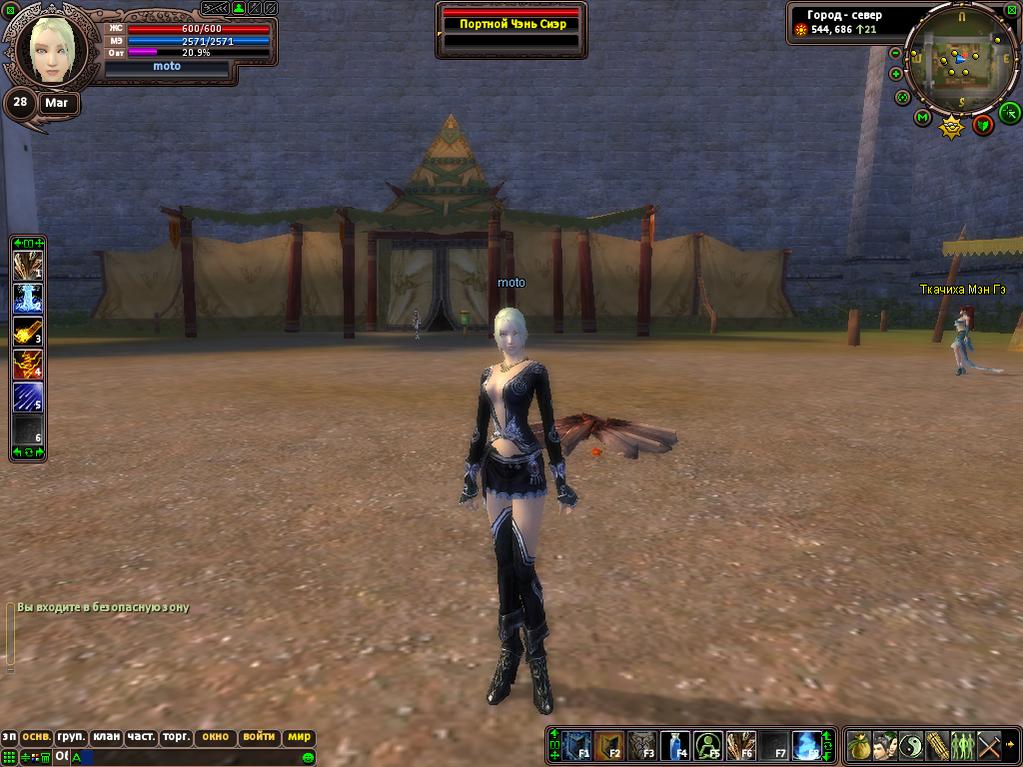Activate the blue flame skill in F8 slot
The height and width of the screenshot is (767, 1023).
[x=805, y=746]
